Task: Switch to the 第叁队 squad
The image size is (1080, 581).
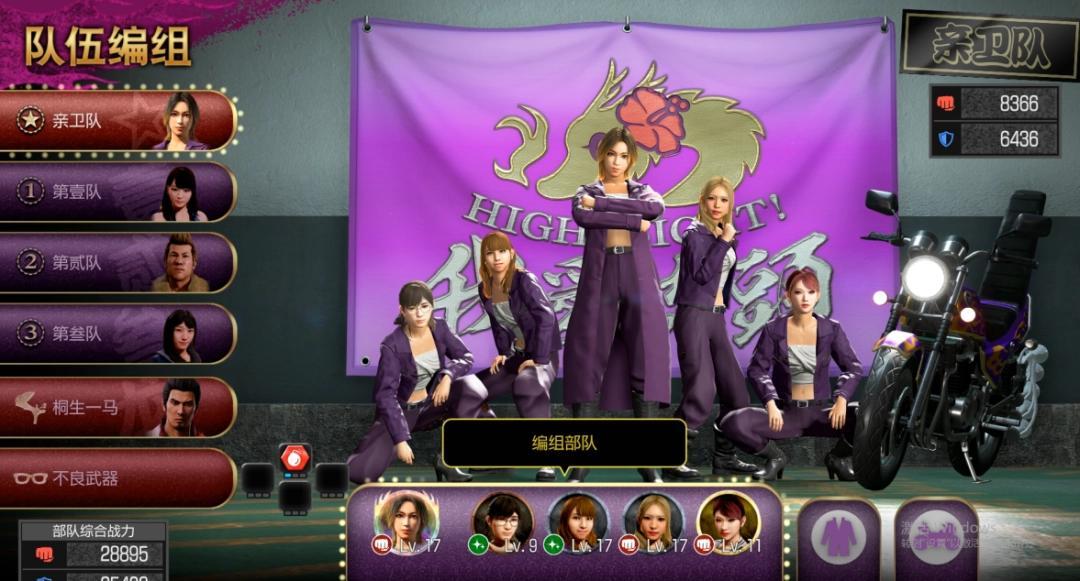Action: coord(117,334)
